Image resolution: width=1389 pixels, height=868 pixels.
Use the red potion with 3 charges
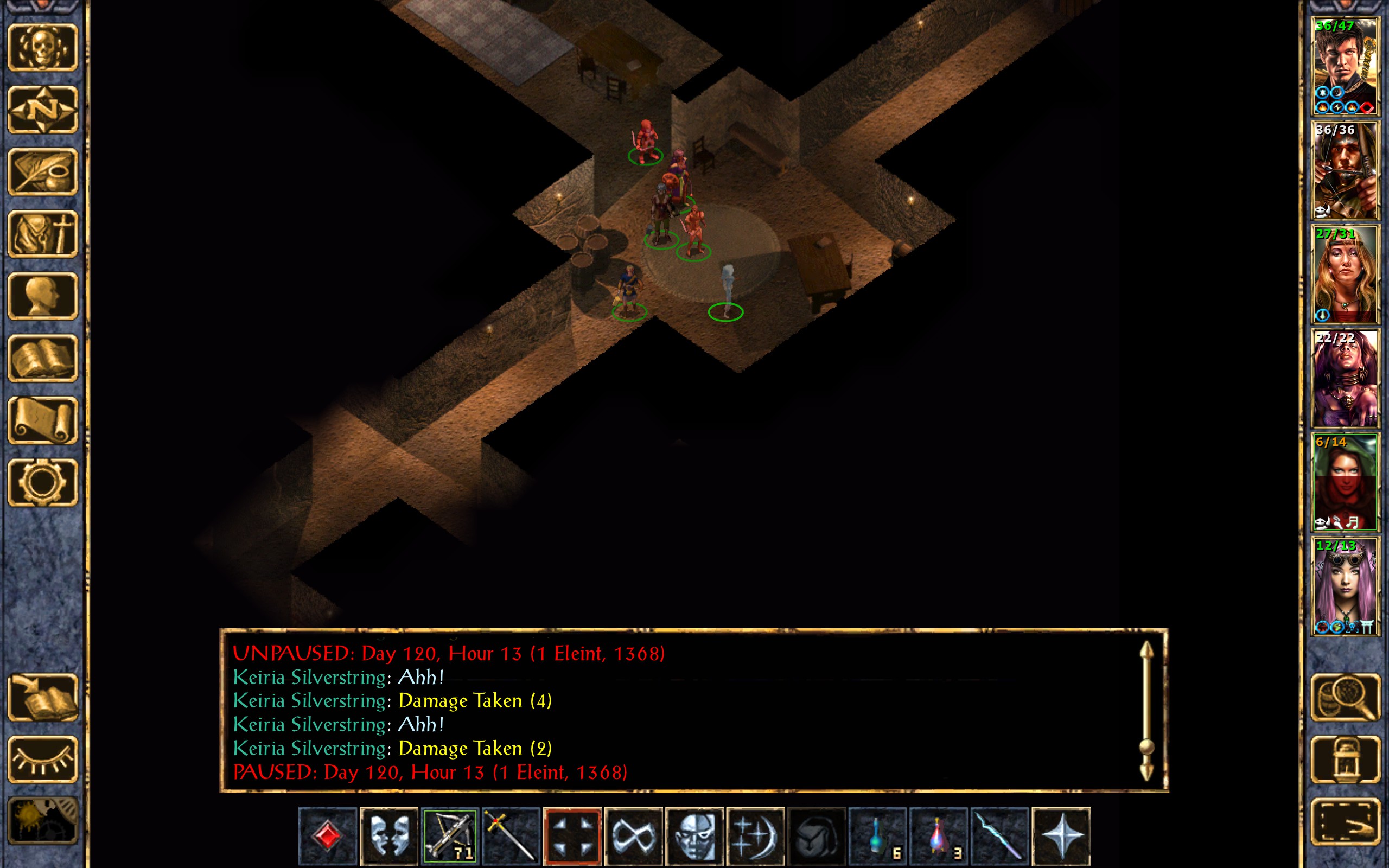[x=939, y=835]
